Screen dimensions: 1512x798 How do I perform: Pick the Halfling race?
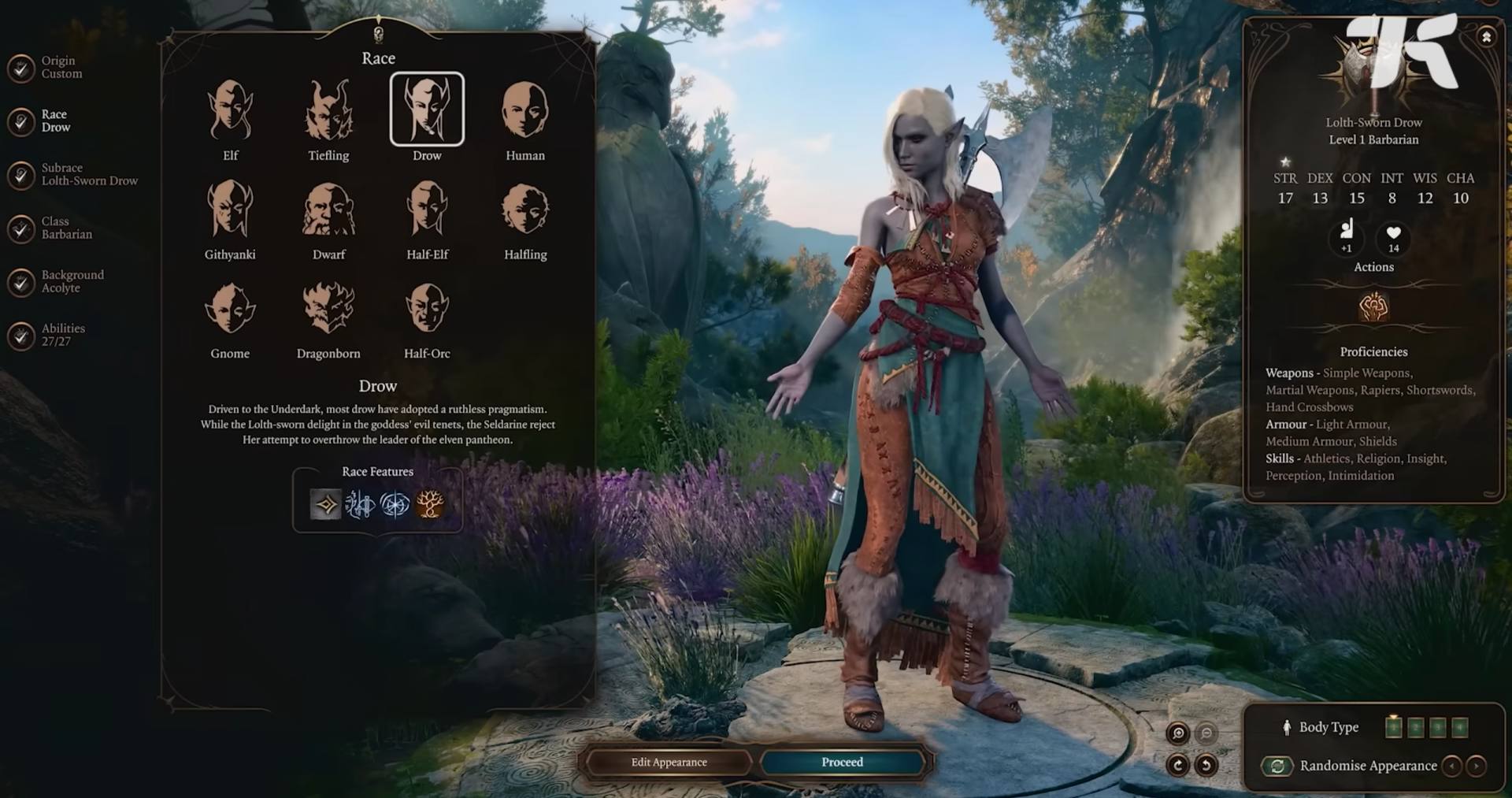click(525, 210)
